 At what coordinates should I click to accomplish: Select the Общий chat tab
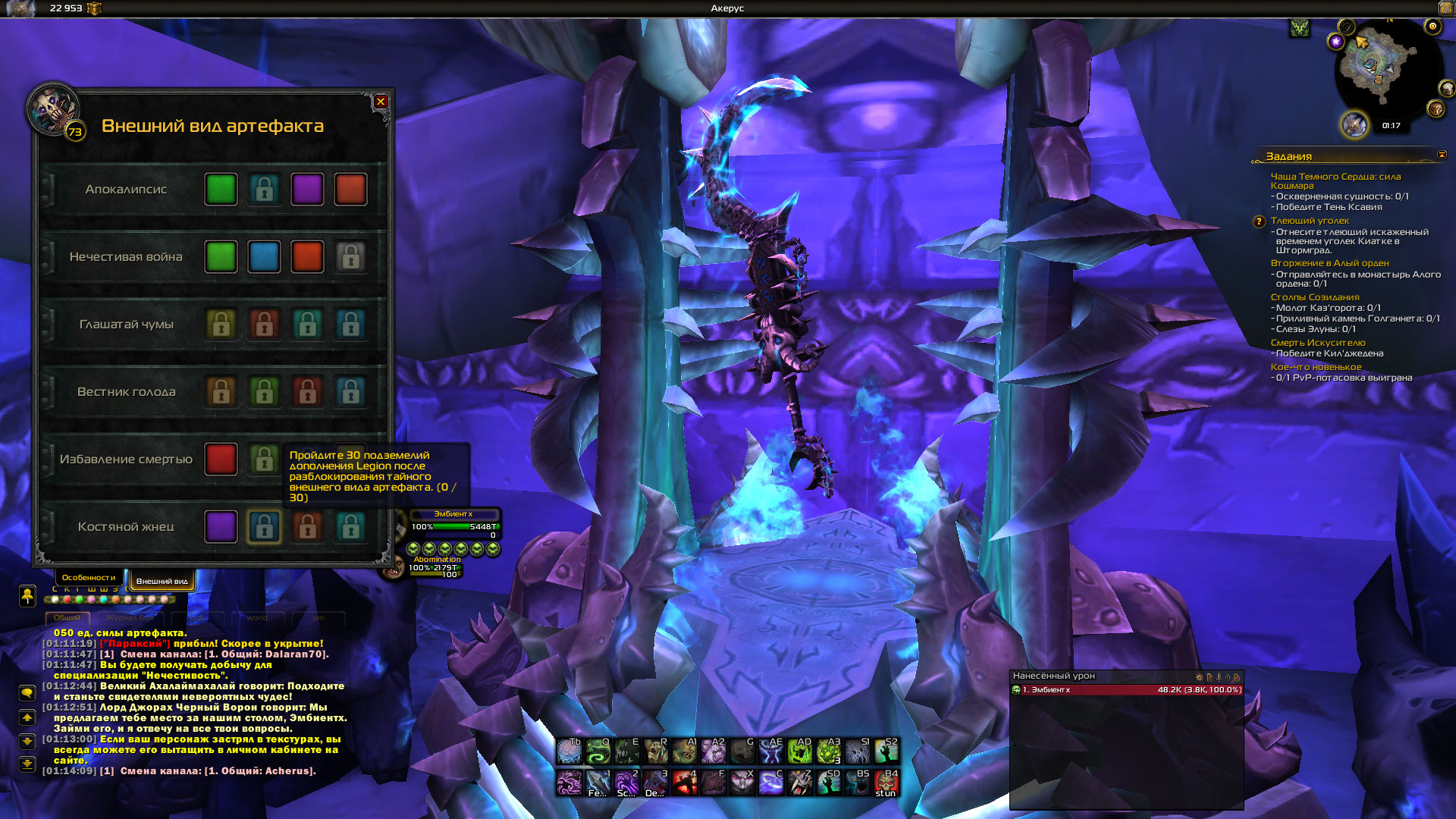point(67,618)
